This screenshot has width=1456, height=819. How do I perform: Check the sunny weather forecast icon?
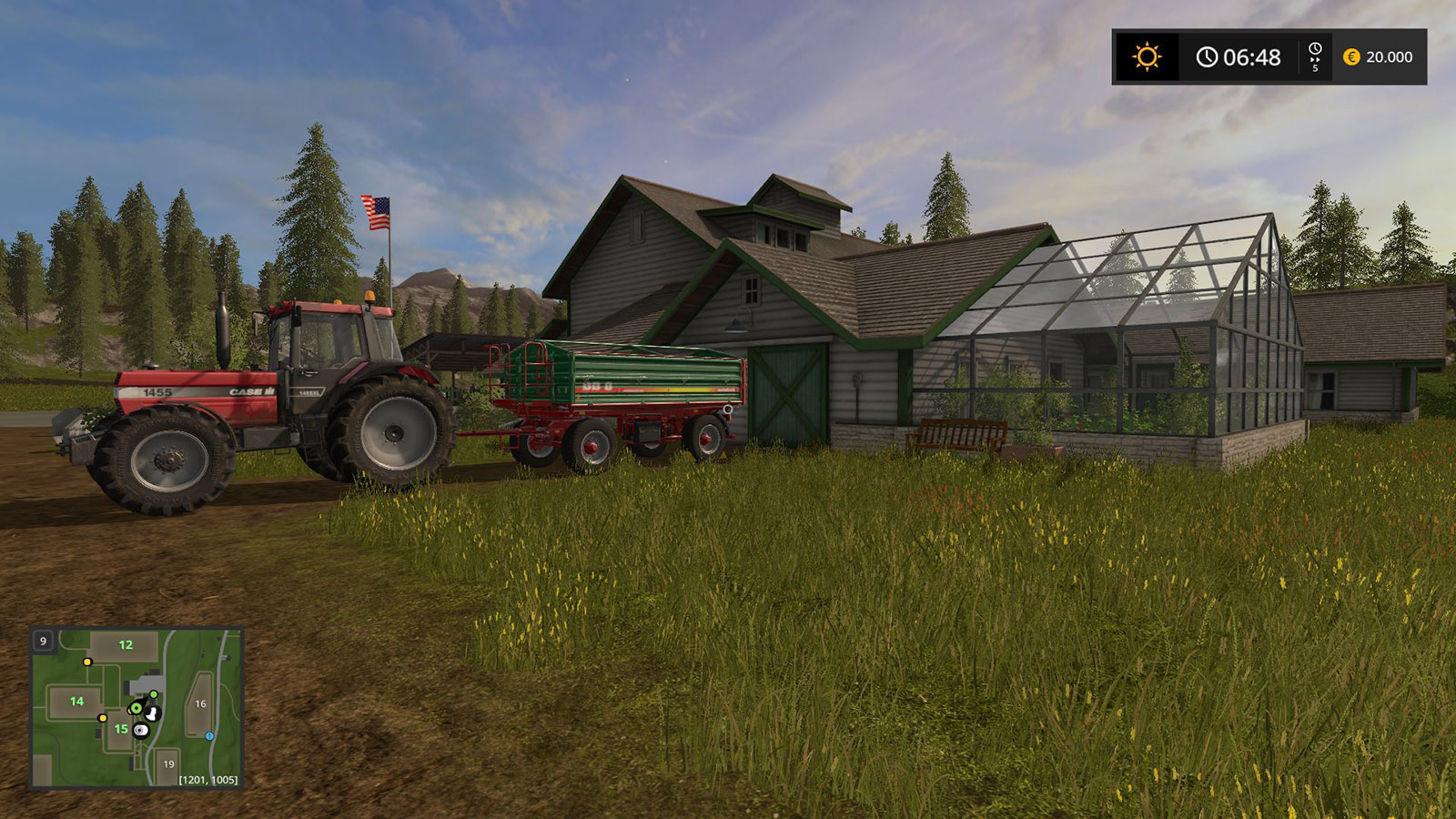tap(1147, 57)
